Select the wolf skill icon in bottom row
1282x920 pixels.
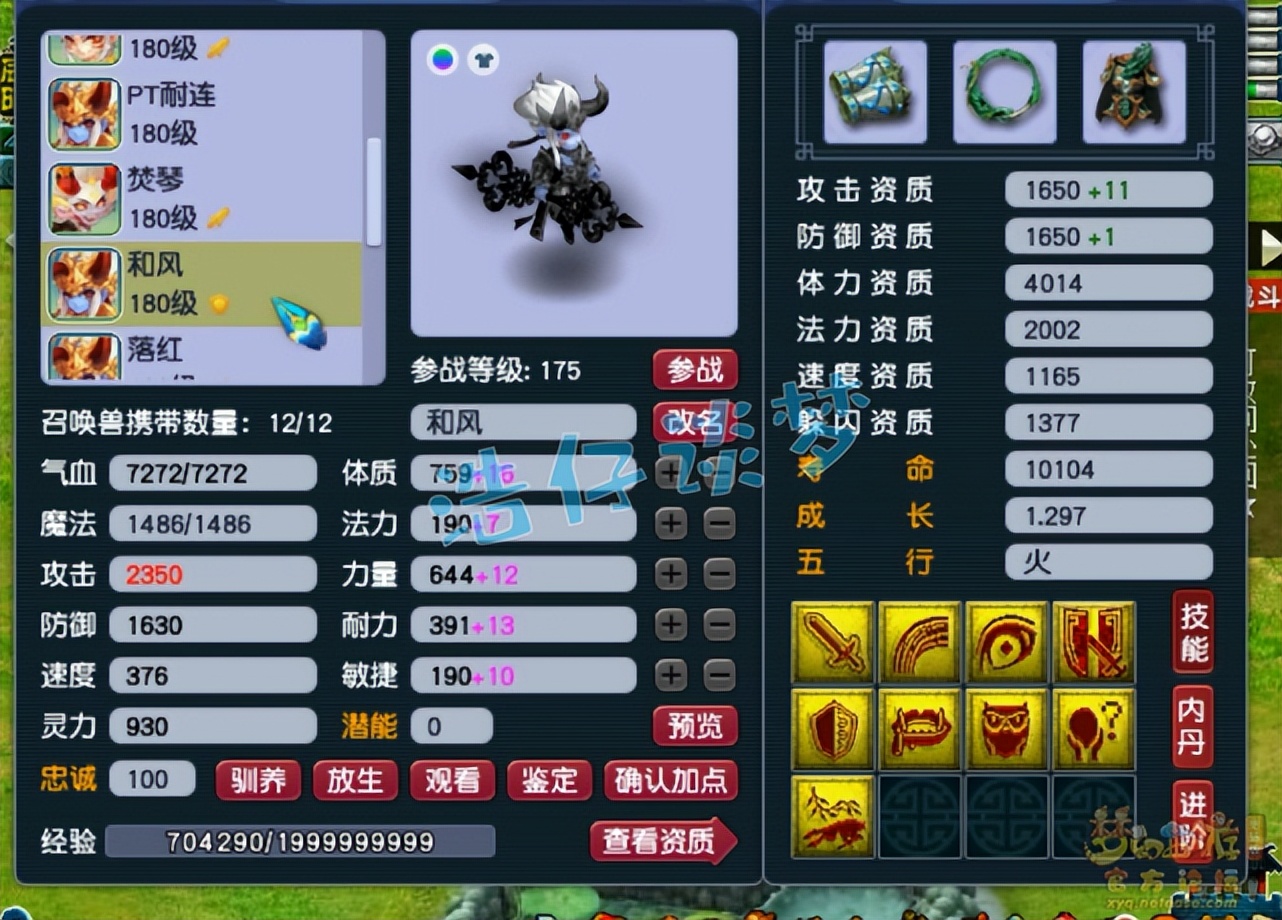[833, 815]
